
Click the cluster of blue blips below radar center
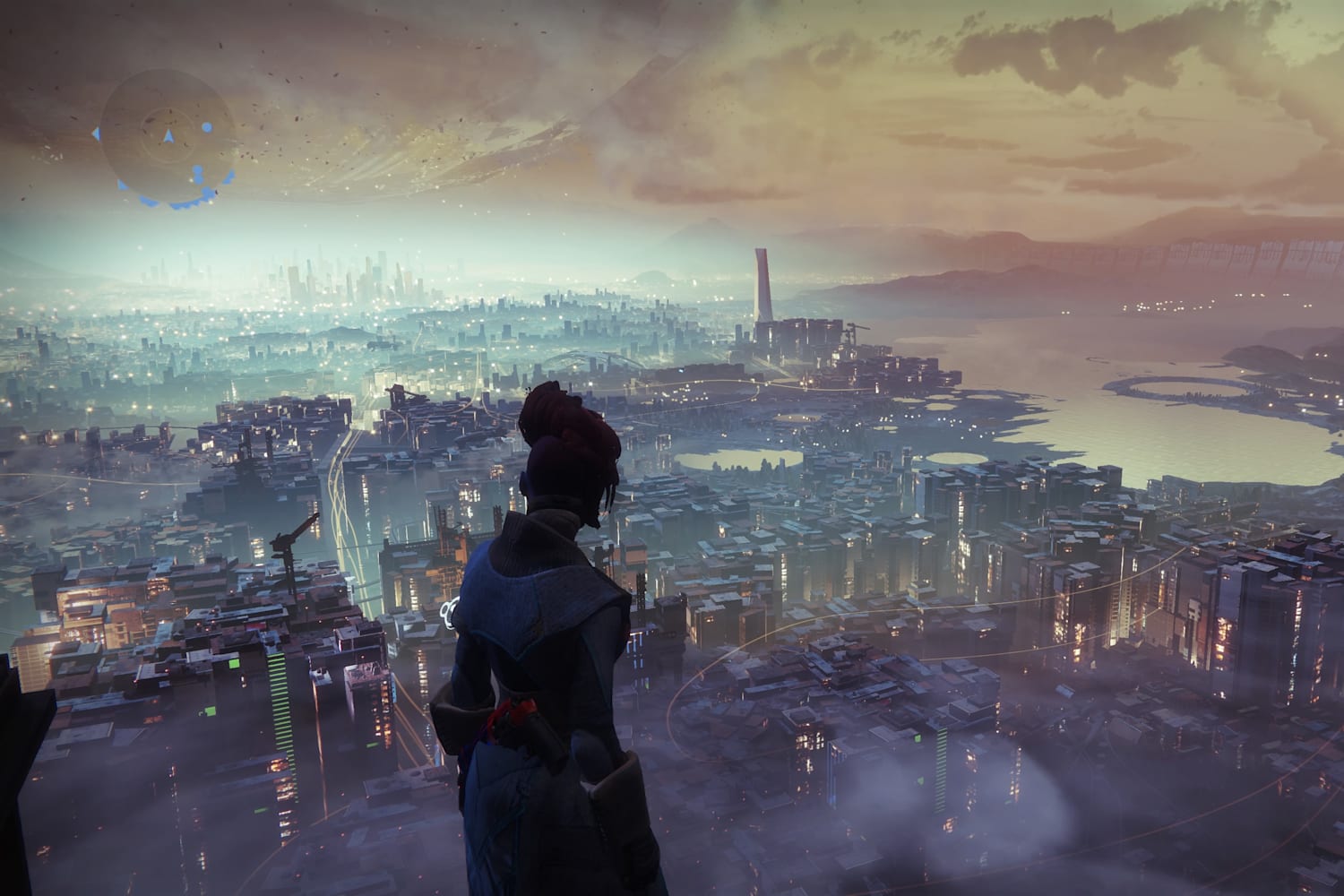click(198, 173)
